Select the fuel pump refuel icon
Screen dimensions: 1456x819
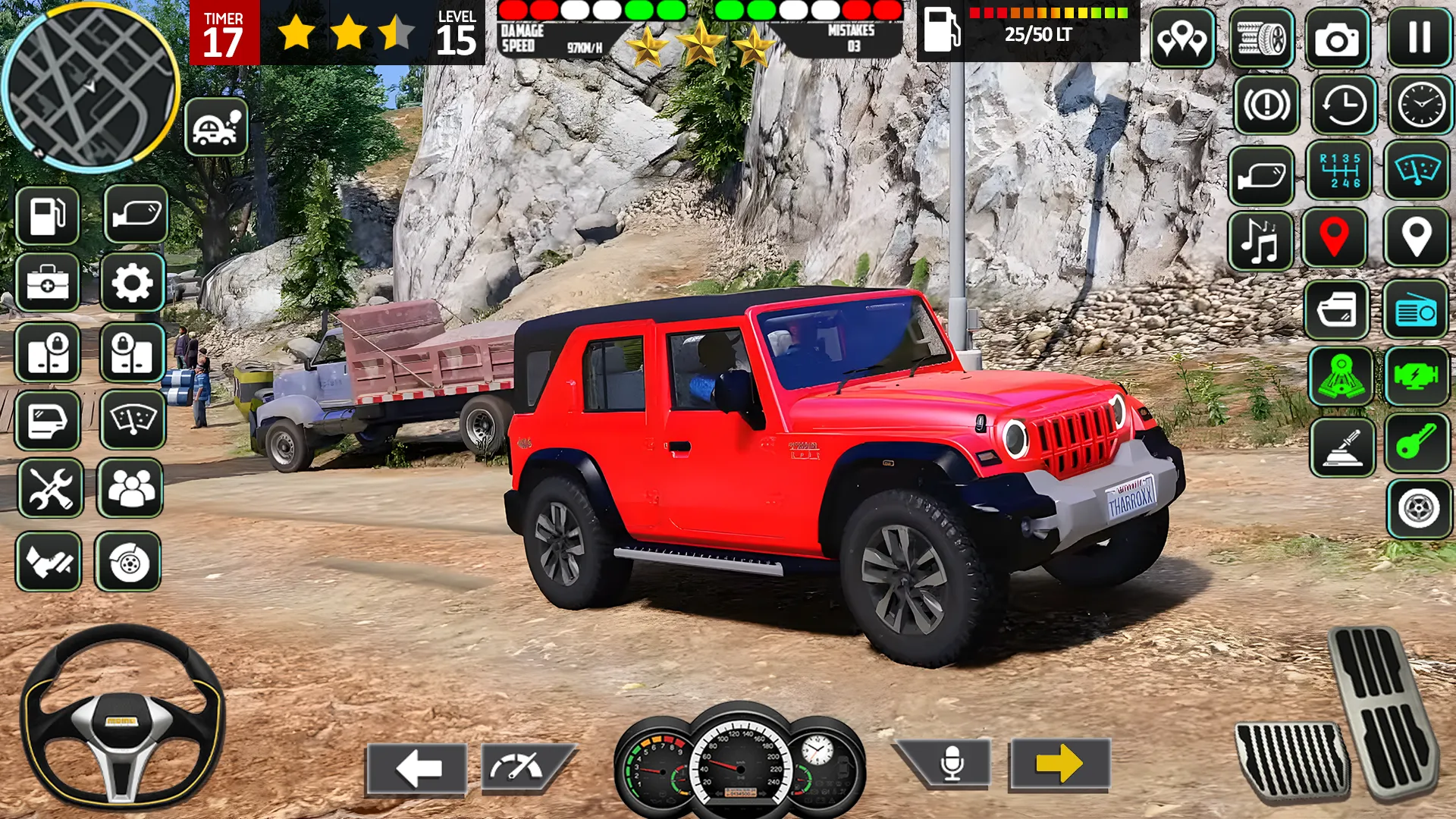pos(49,216)
